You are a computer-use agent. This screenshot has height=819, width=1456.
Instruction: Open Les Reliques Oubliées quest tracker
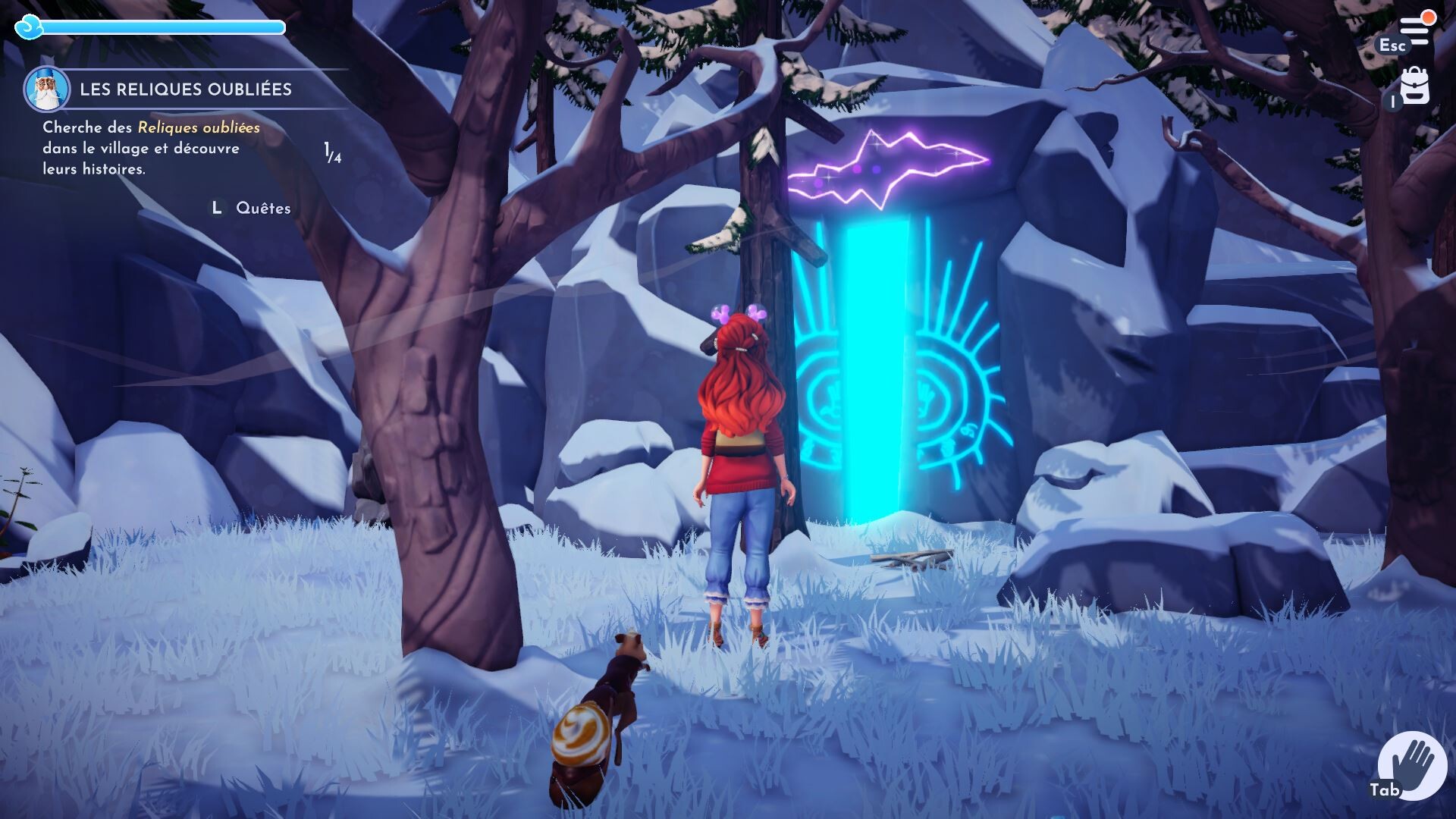tap(186, 89)
